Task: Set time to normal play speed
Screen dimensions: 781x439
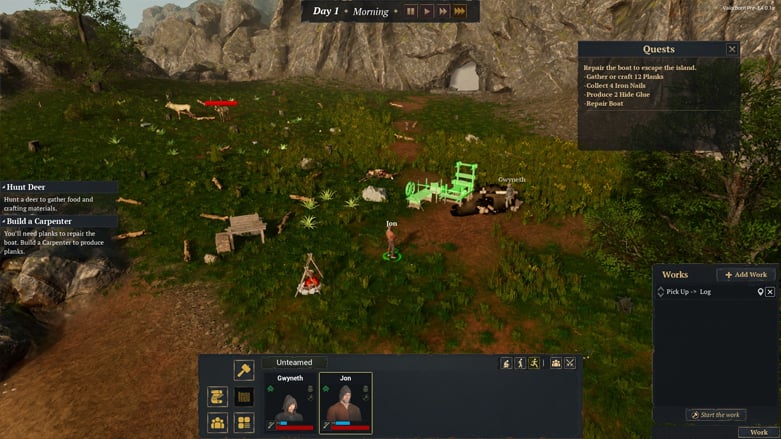Action: pos(427,11)
